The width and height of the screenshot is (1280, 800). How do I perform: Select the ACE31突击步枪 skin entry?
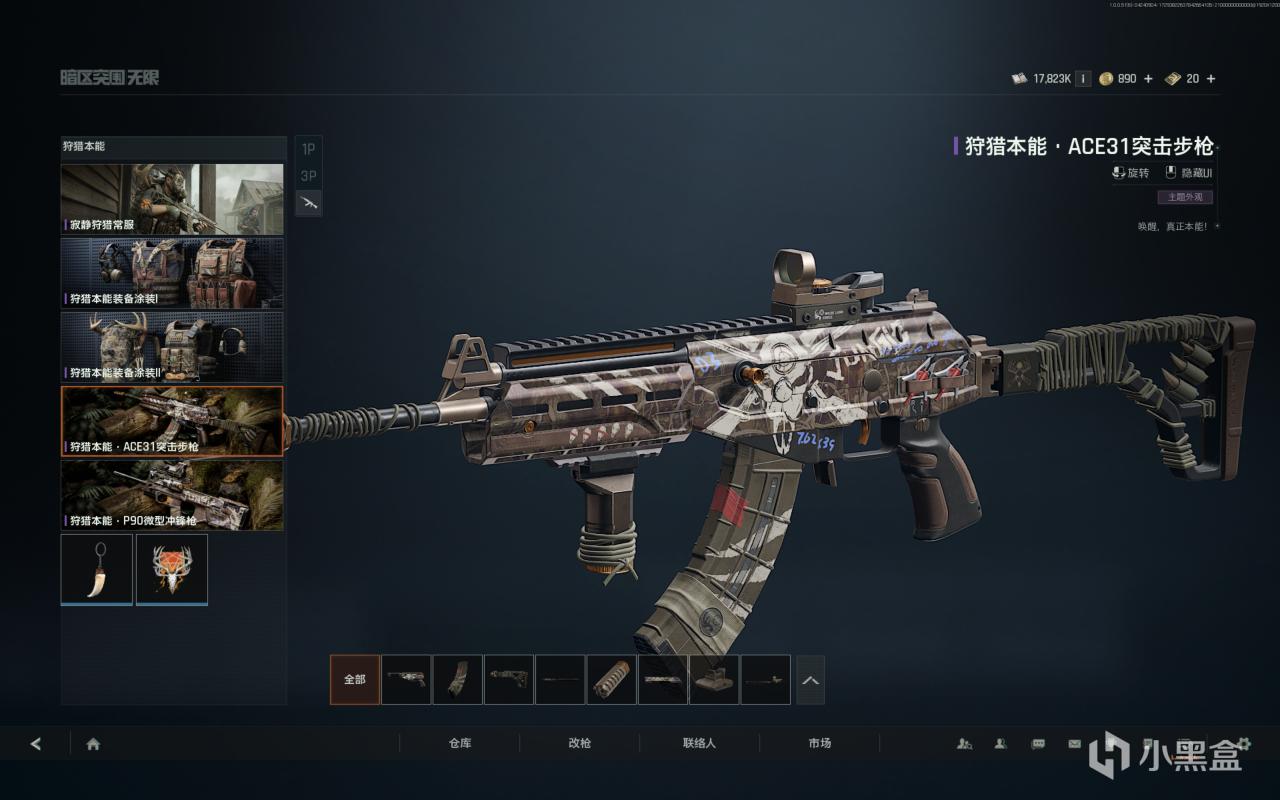coord(172,421)
